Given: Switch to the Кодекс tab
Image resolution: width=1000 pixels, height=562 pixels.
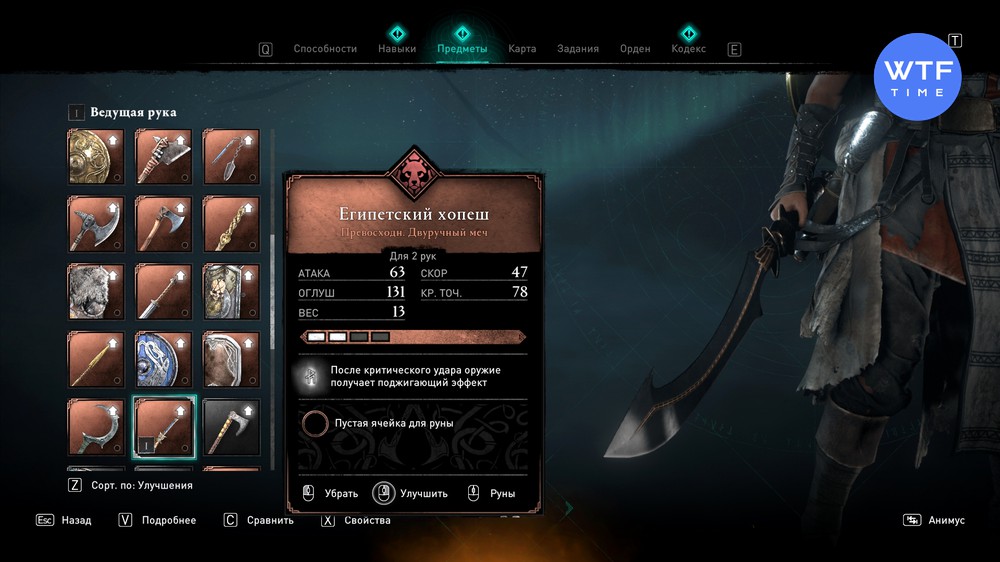Looking at the screenshot, I should tap(688, 49).
